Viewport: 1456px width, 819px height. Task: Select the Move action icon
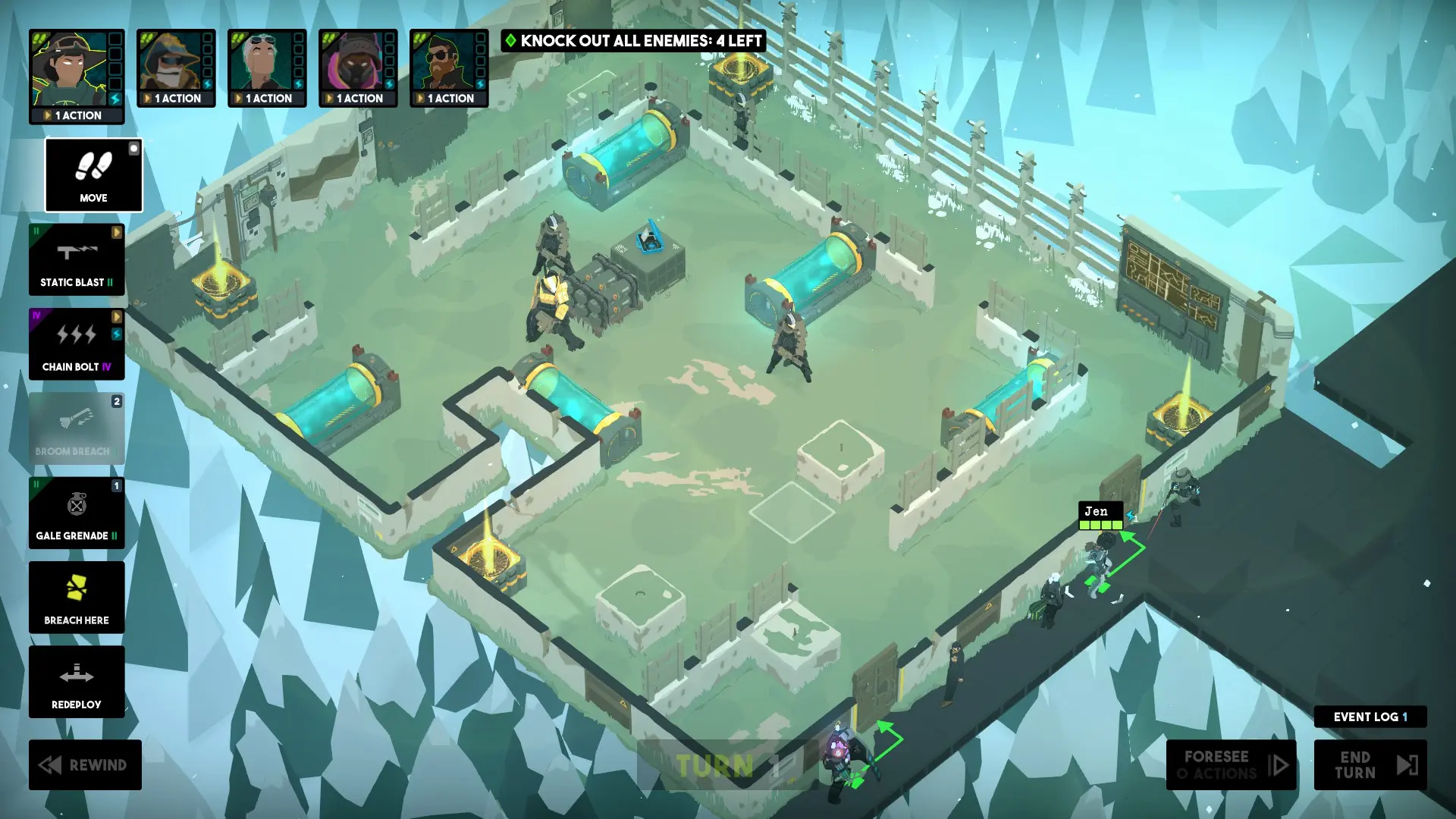pyautogui.click(x=93, y=174)
